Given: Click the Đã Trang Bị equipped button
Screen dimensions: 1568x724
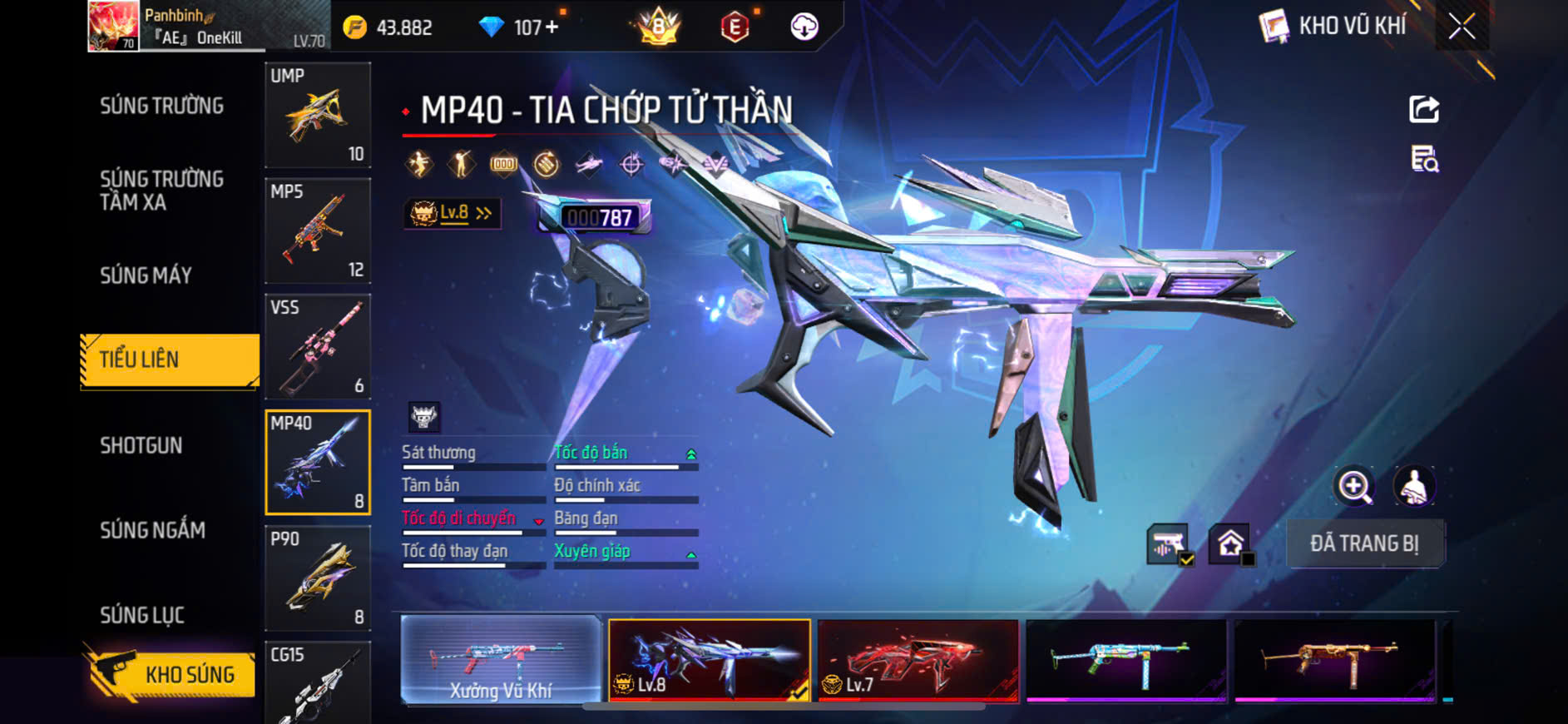Looking at the screenshot, I should 1365,543.
